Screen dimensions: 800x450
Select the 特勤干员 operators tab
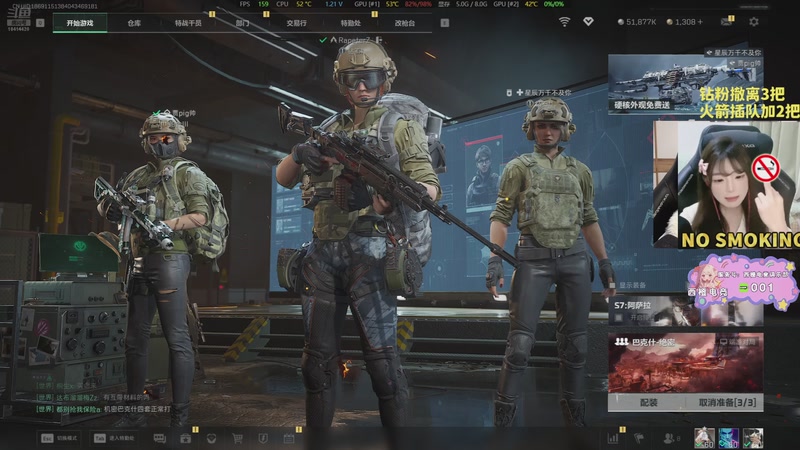[187, 22]
